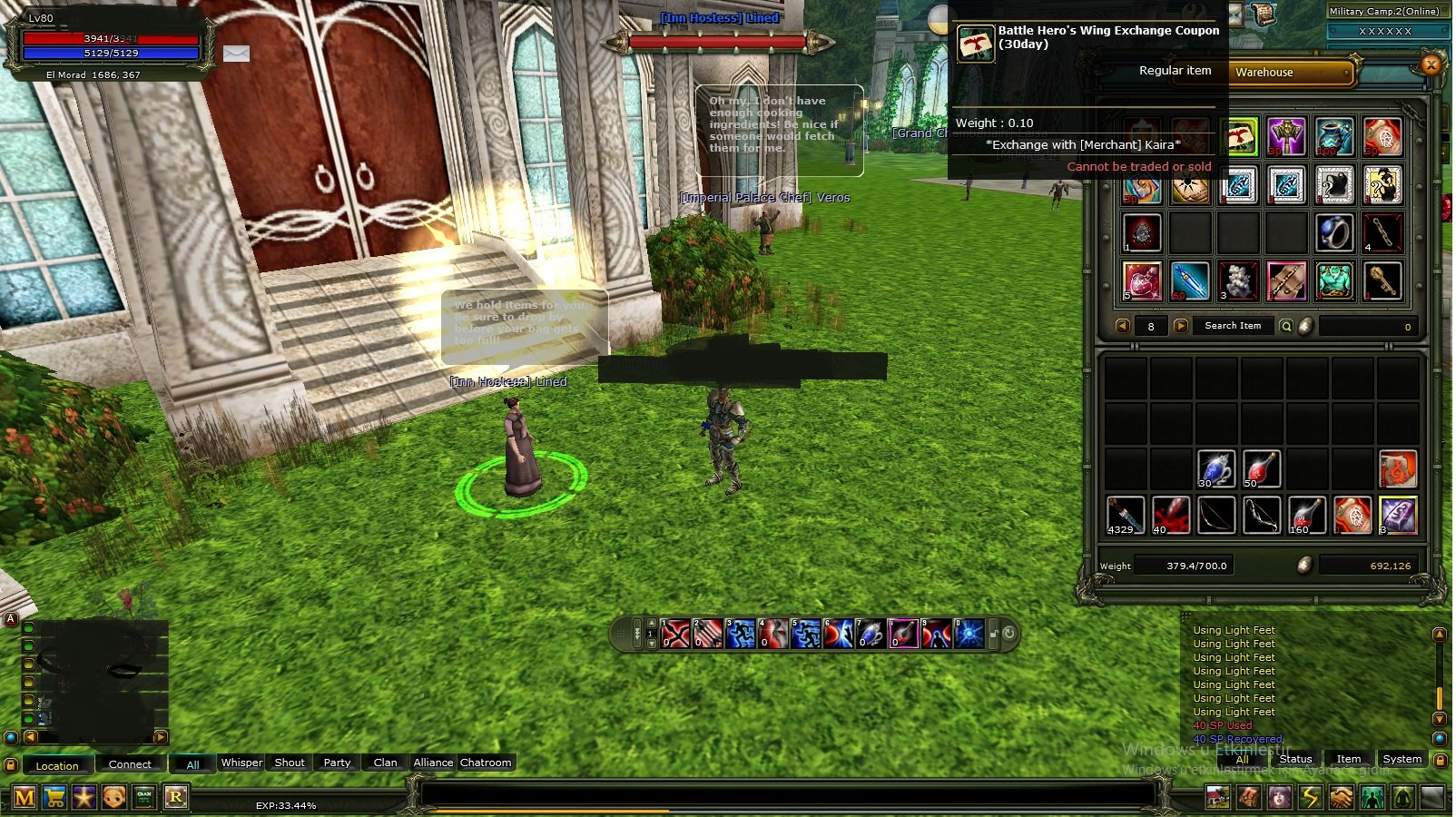Open the Clan chat channel
The width and height of the screenshot is (1456, 817).
[385, 763]
